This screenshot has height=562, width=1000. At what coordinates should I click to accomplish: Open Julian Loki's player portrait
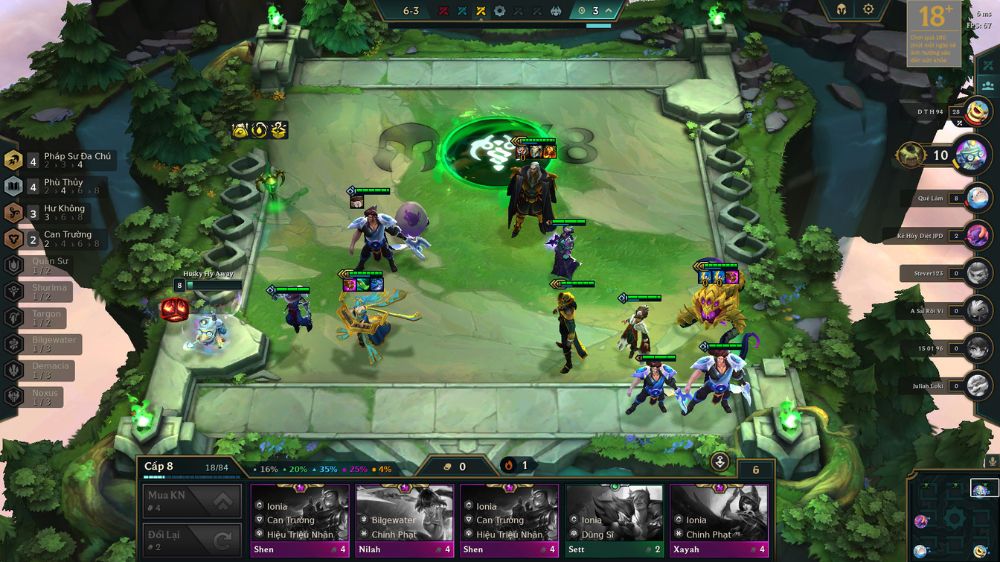tap(977, 385)
